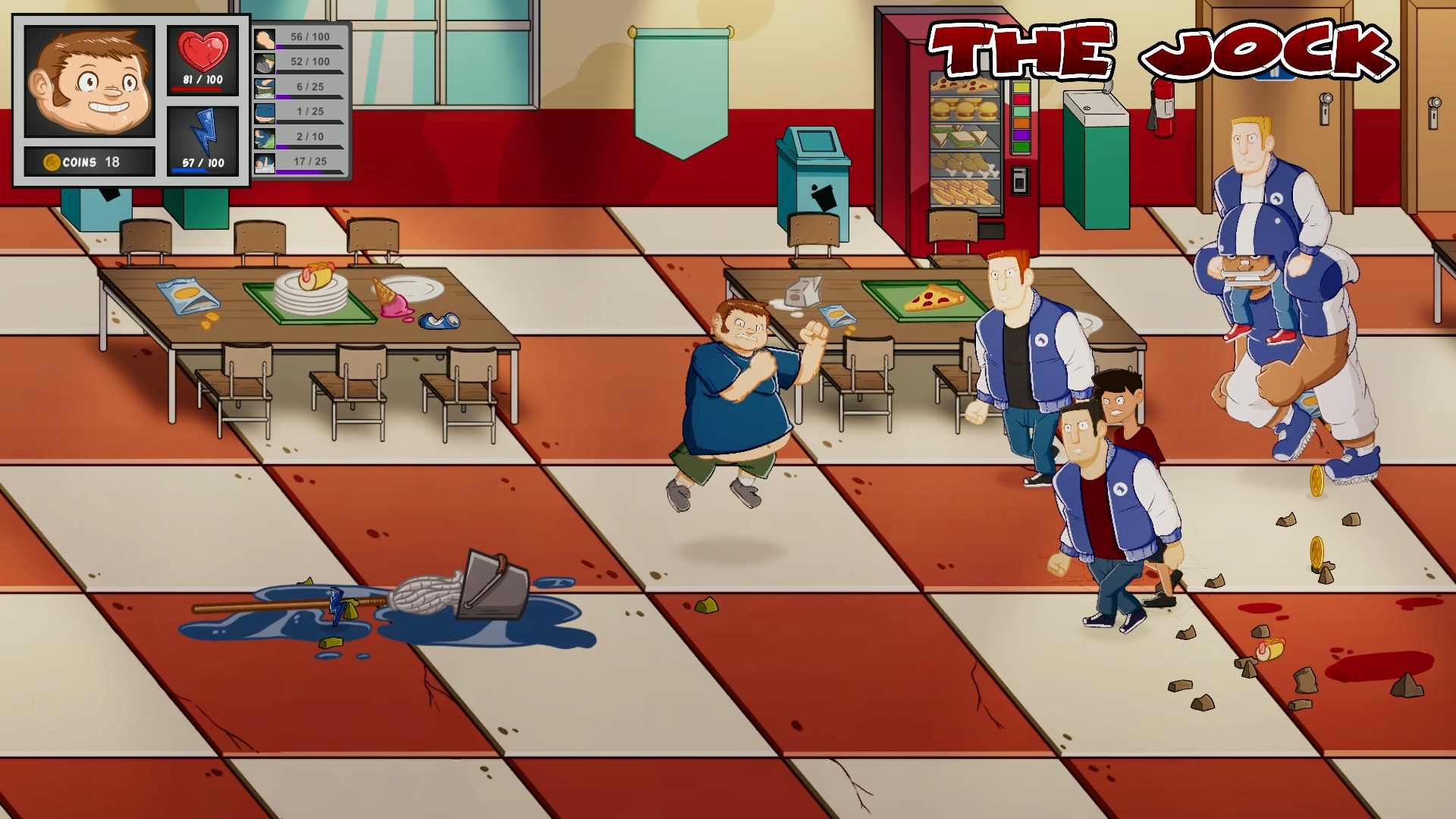This screenshot has height=819, width=1456.
Task: Click the gold coin icon beside Coins 18
Action: 50,161
